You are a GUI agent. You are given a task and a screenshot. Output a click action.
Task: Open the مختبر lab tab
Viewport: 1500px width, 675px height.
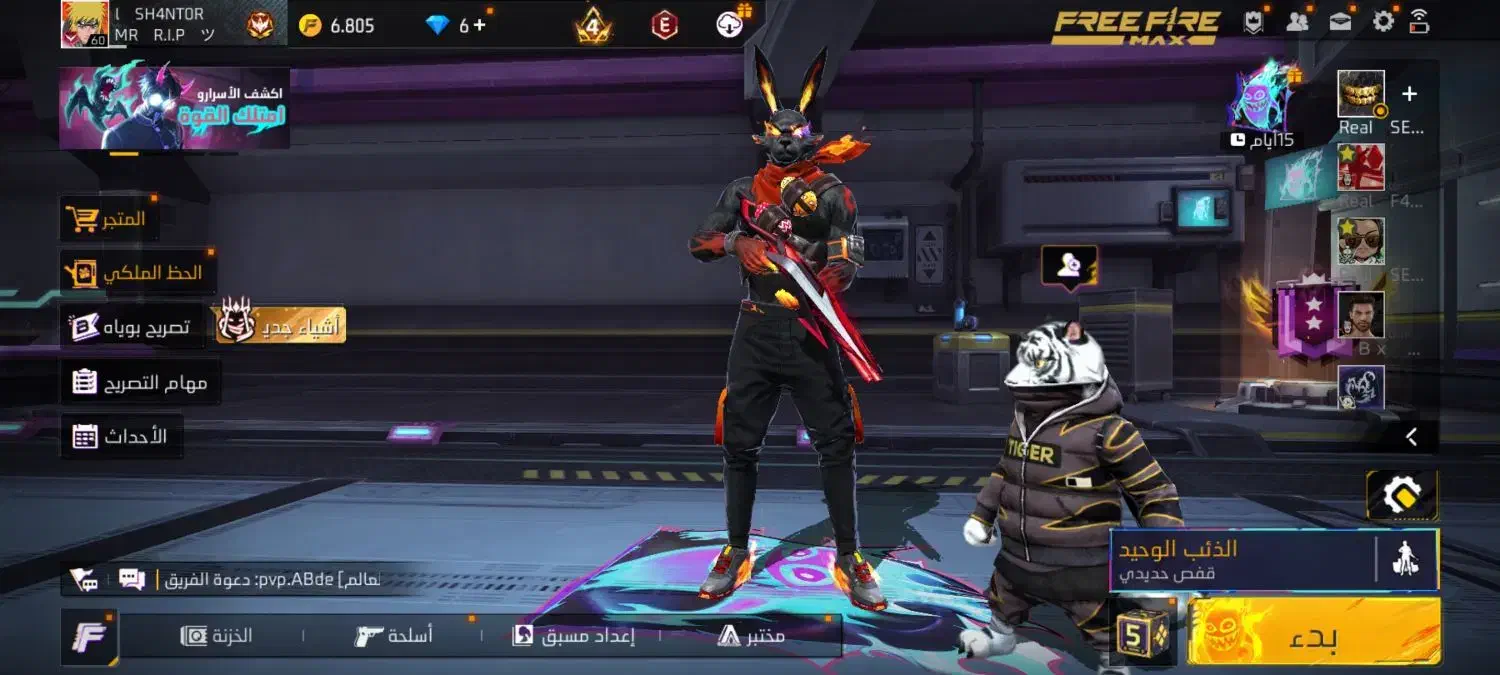[751, 635]
